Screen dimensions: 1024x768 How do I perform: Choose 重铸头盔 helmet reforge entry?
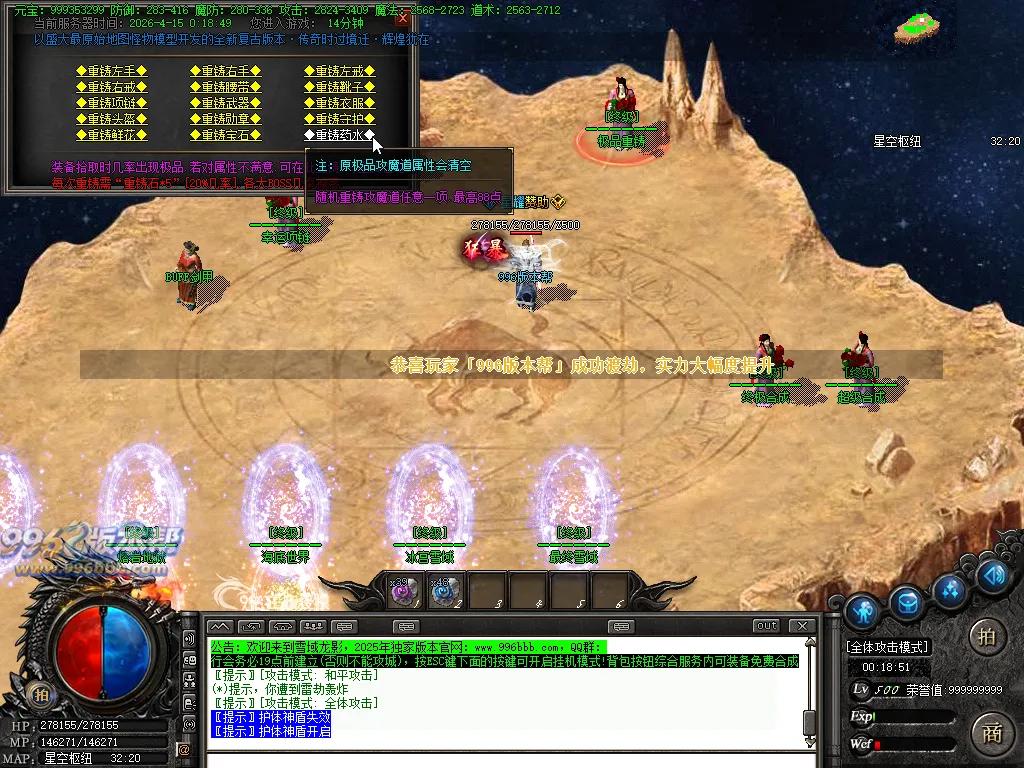111,119
